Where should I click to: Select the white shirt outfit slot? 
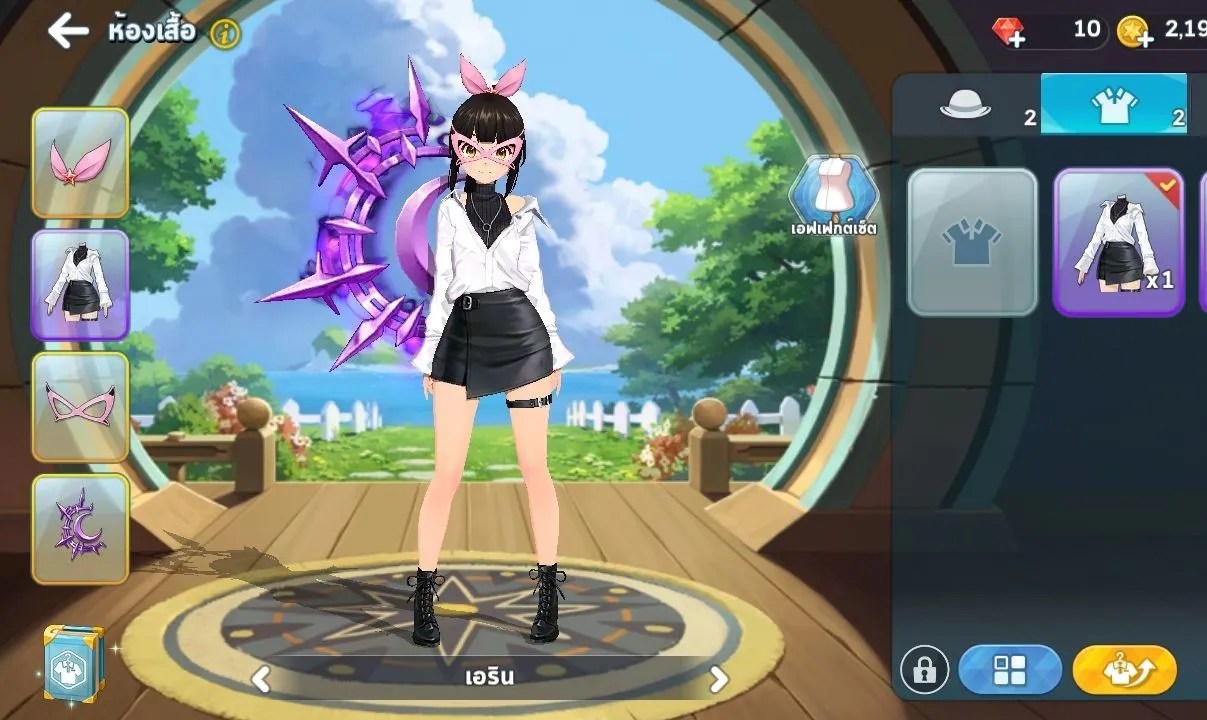click(80, 285)
